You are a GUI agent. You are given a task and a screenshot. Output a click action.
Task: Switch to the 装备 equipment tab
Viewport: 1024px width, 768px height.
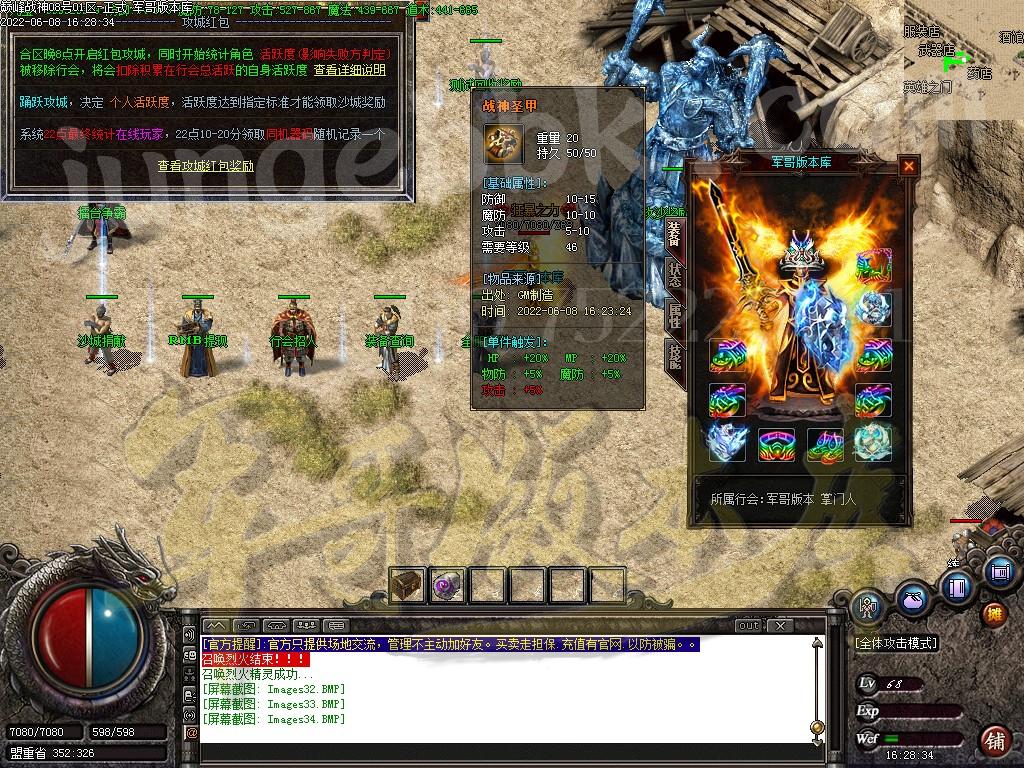tap(675, 234)
